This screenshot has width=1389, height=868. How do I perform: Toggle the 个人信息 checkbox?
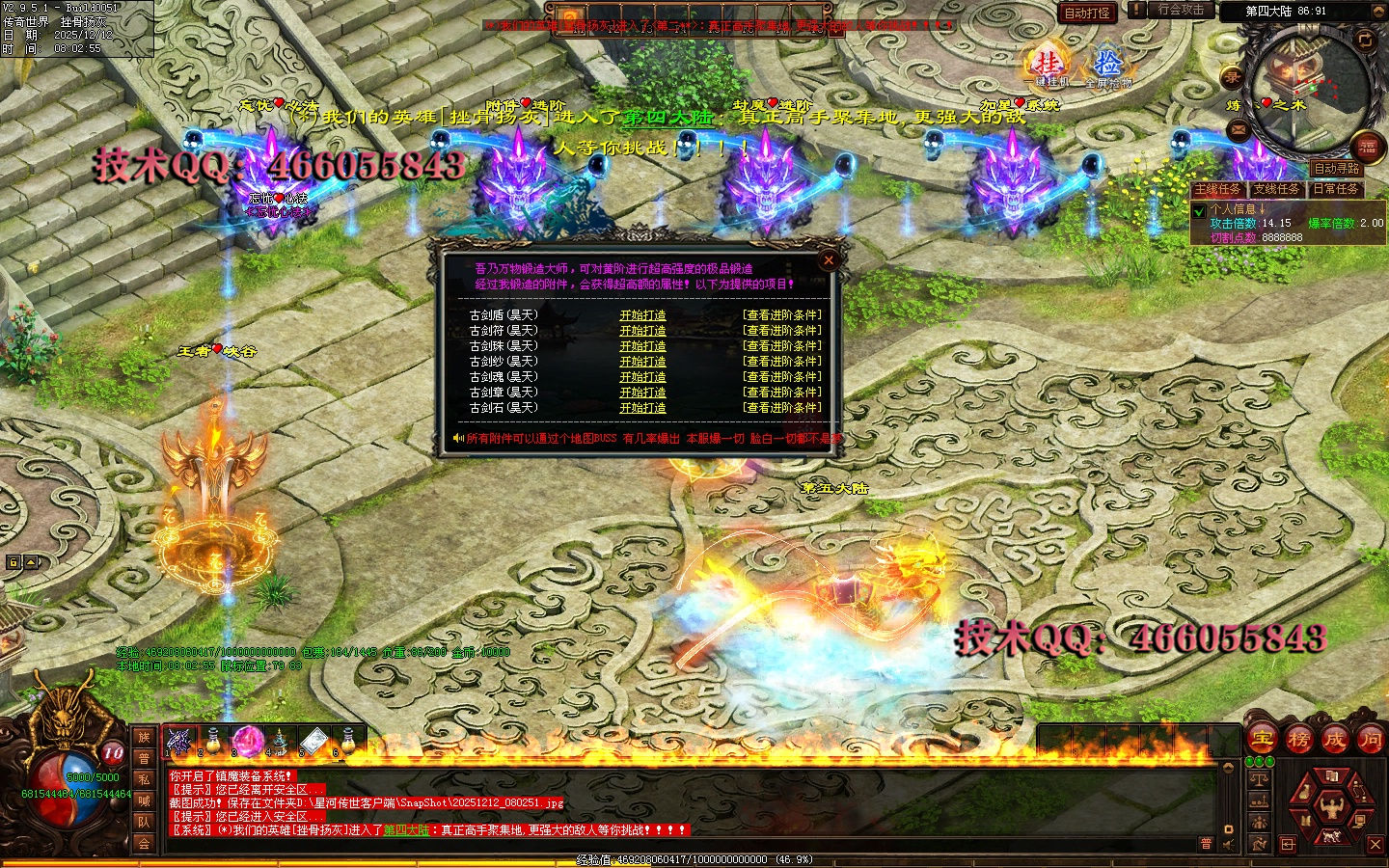coord(1199,211)
